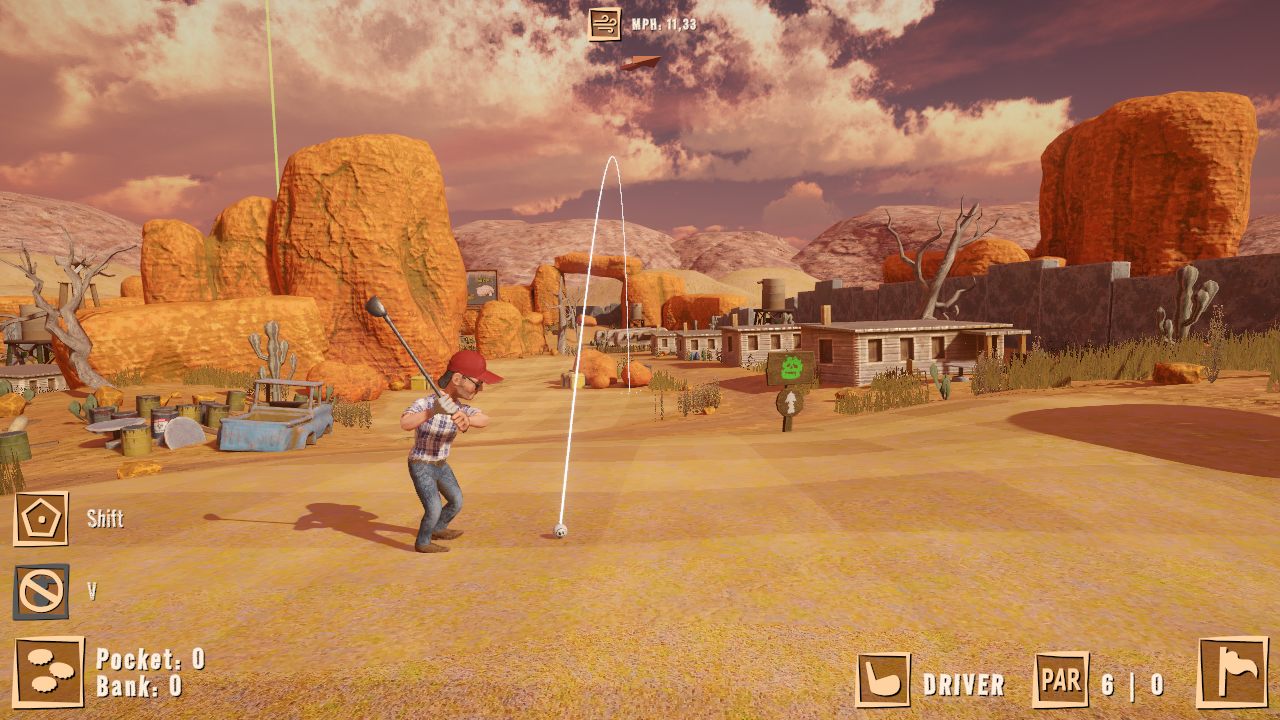Open the golf flag hole icon
1280x720 pixels.
[x=1232, y=672]
